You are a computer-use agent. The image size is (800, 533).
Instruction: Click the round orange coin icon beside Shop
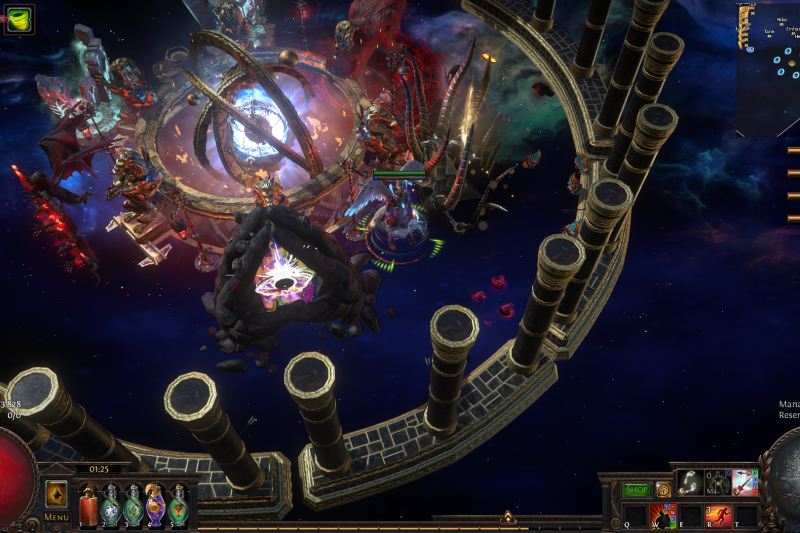click(x=663, y=490)
